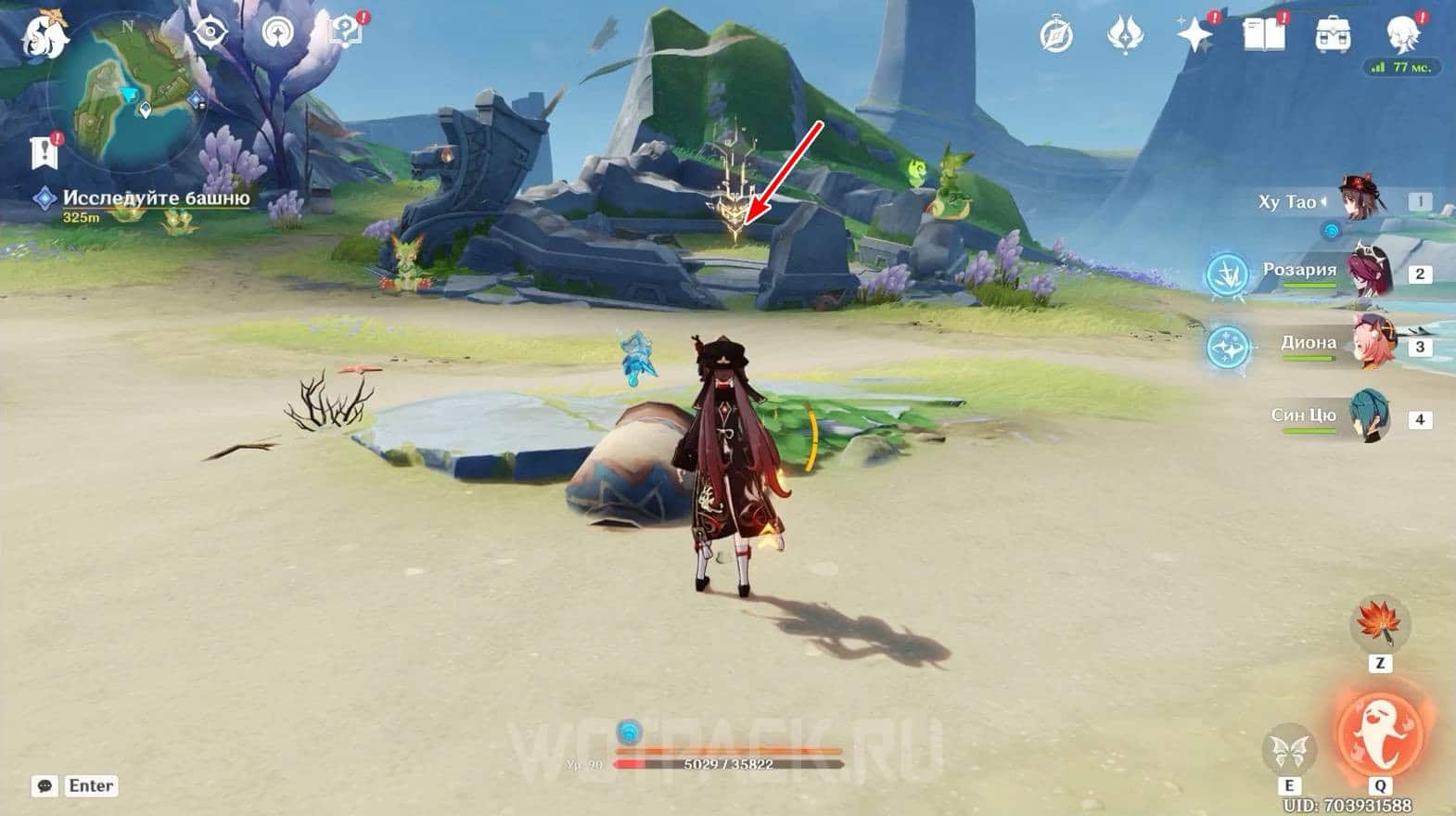Open the quest log bookmark icon

click(44, 153)
